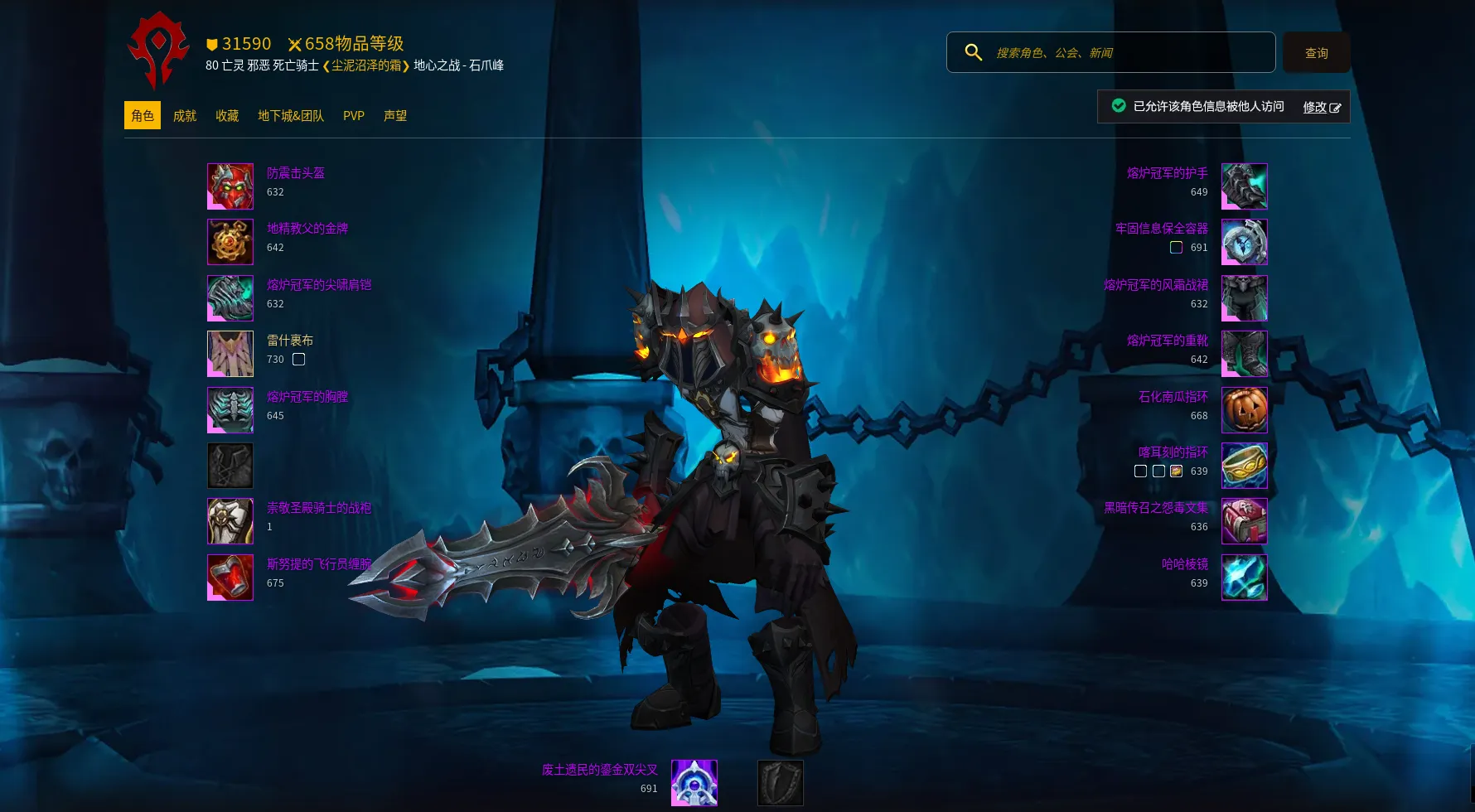The height and width of the screenshot is (812, 1475).
Task: Click the 斯努提的飞行员缠腕 bracer icon
Action: (x=230, y=578)
